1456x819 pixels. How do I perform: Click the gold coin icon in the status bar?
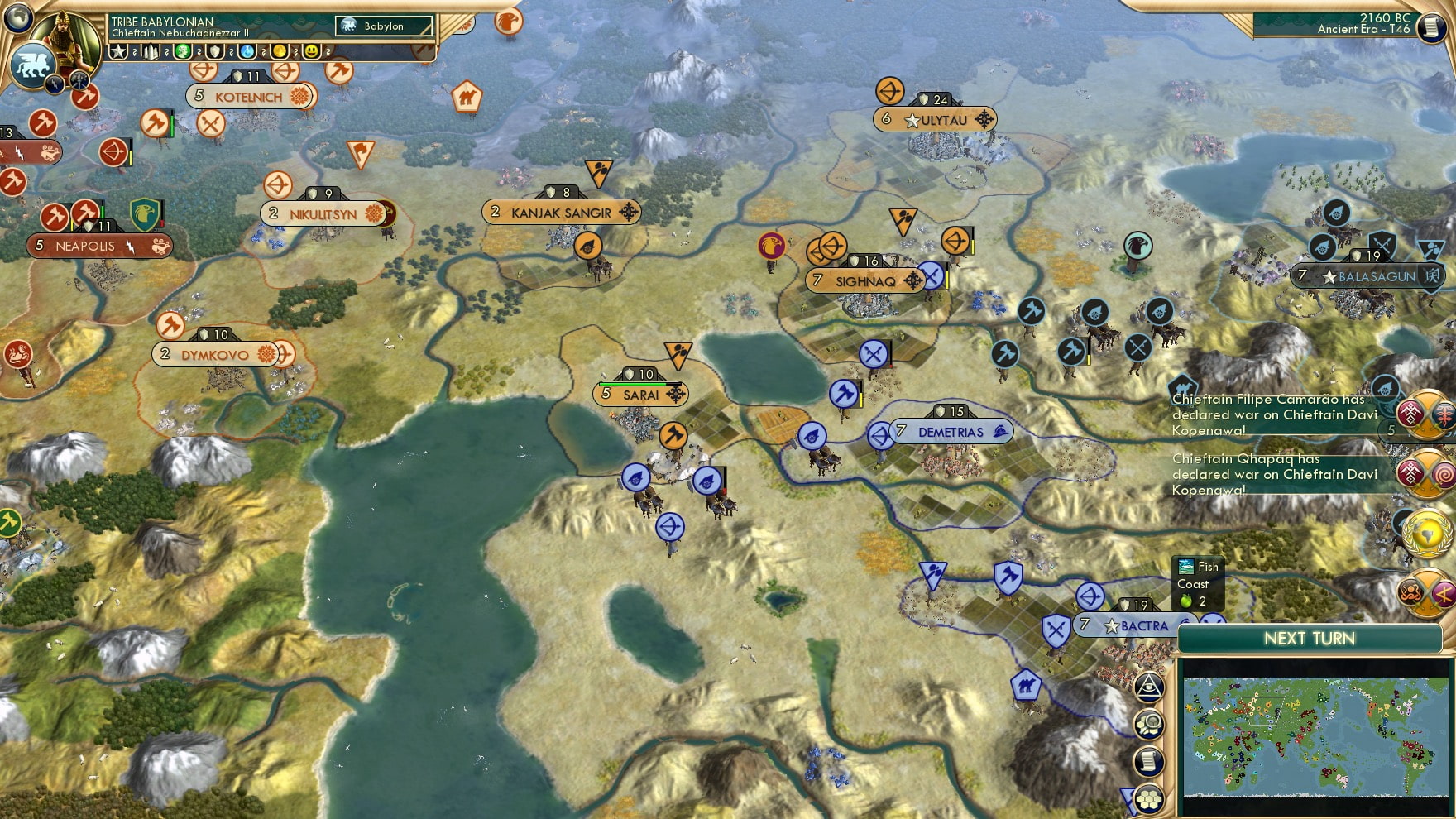pos(279,51)
